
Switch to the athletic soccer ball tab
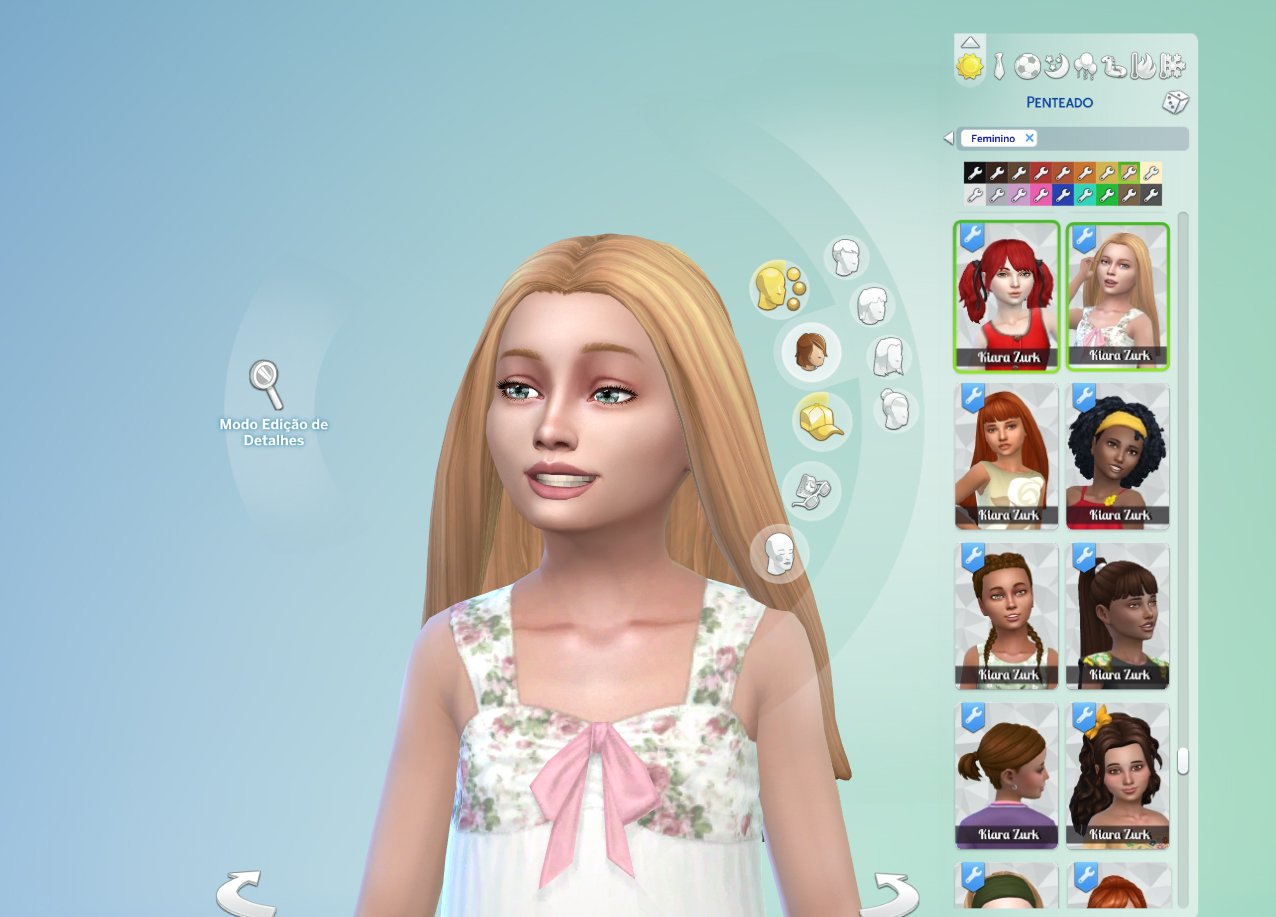[1027, 67]
